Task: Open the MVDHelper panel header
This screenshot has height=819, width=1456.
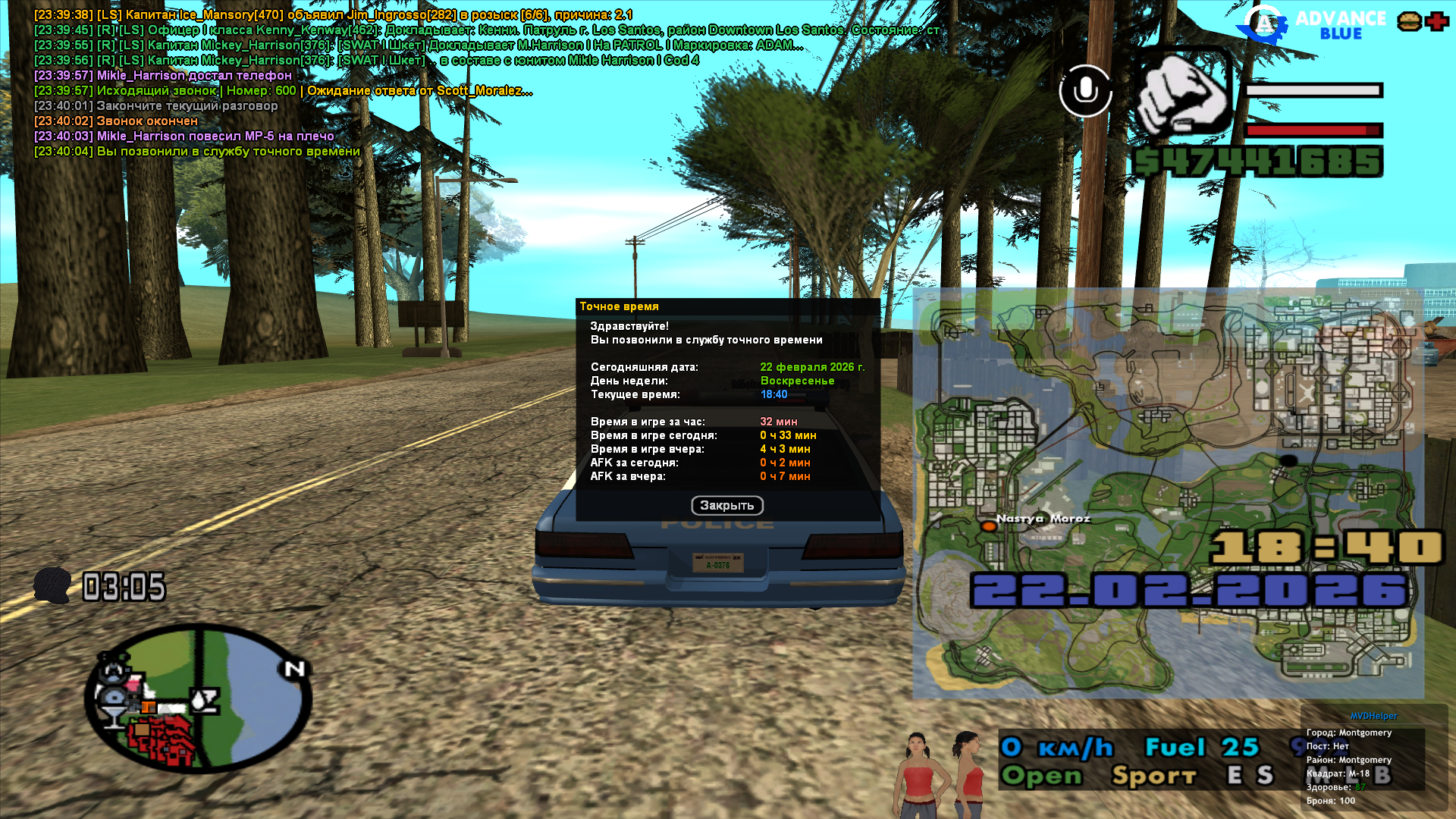Action: [1373, 716]
